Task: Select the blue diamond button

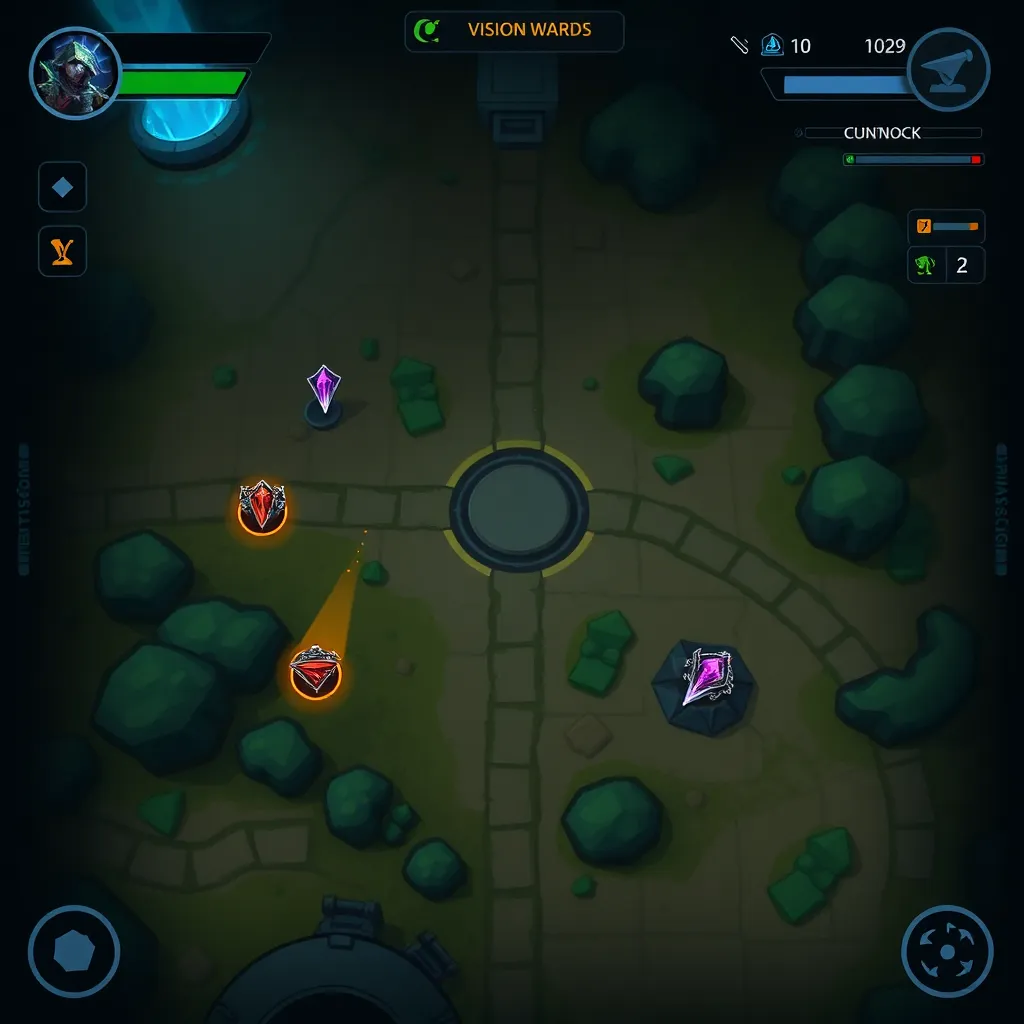Action: coord(62,187)
